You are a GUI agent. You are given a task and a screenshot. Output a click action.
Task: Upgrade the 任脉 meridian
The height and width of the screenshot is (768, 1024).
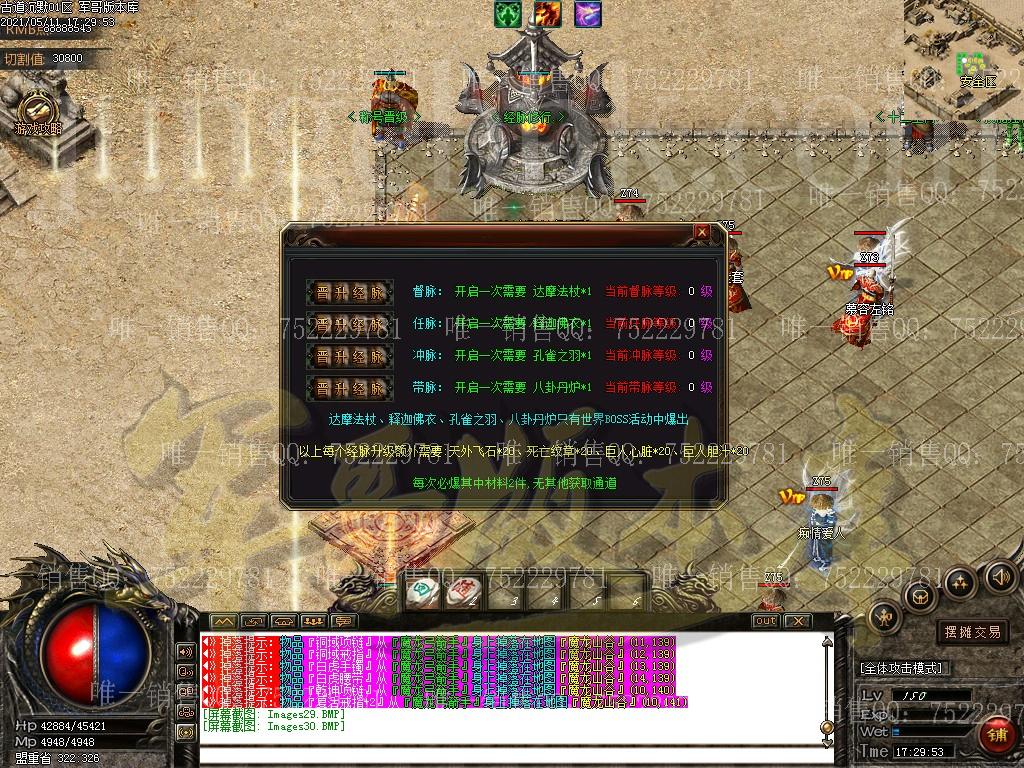coord(349,324)
